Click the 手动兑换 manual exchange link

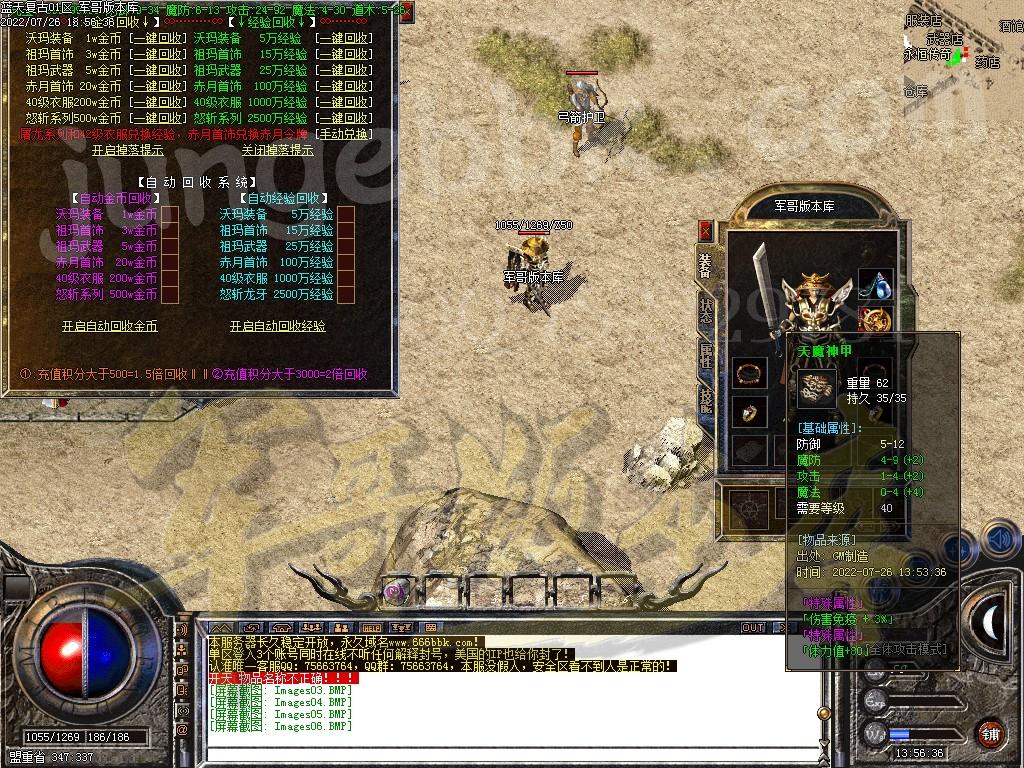click(x=343, y=134)
